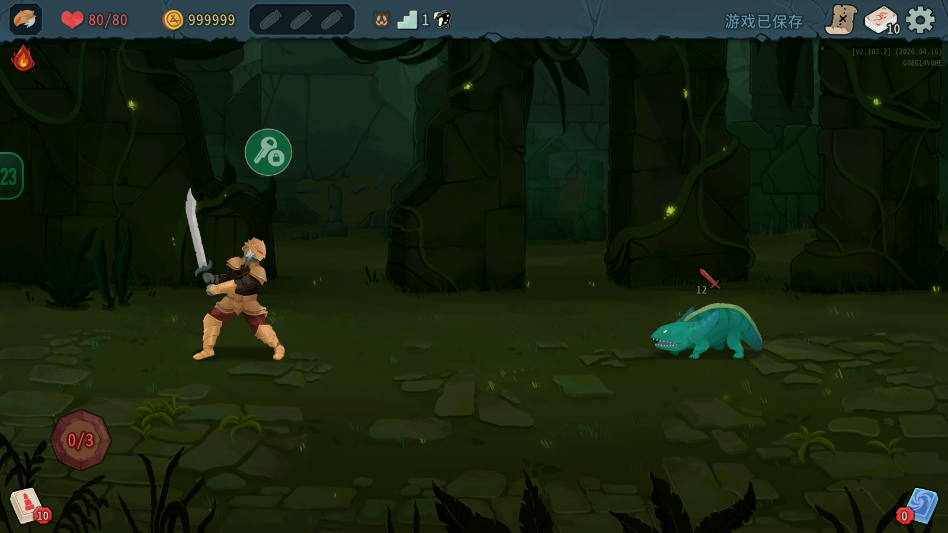This screenshot has width=948, height=533.
Task: Open the blue discard pile
Action: click(921, 505)
